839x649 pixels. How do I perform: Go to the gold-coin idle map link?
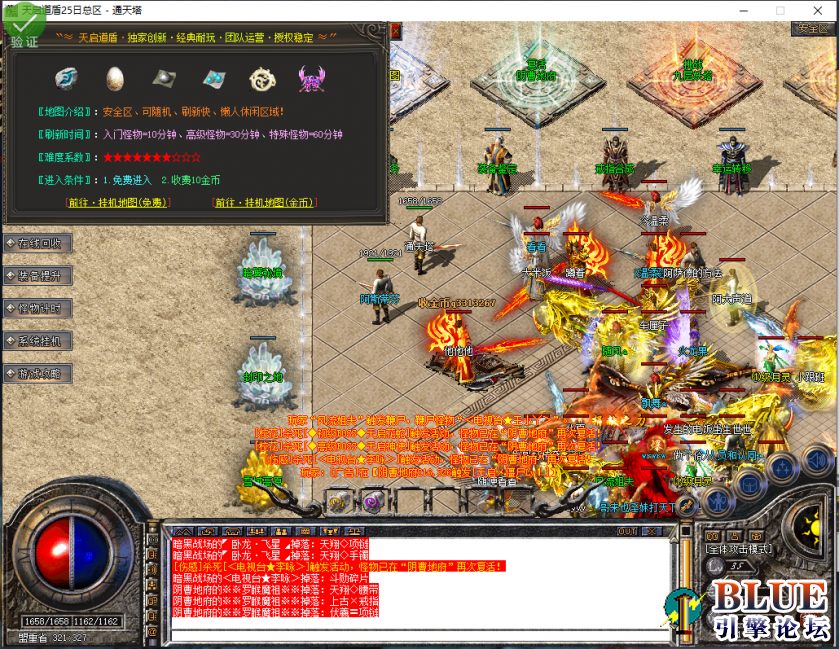pyautogui.click(x=264, y=202)
